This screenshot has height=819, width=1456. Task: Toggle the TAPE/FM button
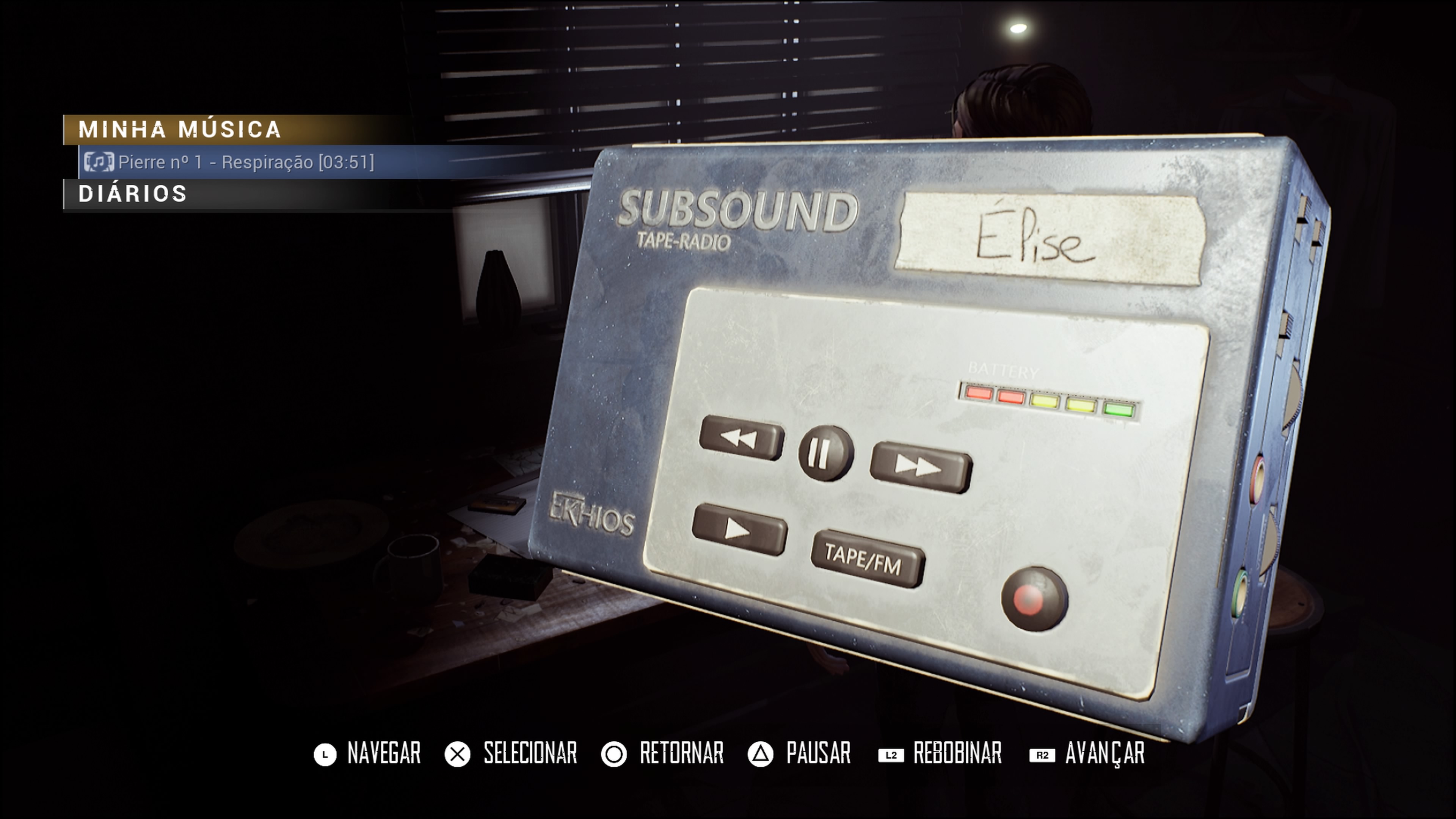(x=866, y=559)
